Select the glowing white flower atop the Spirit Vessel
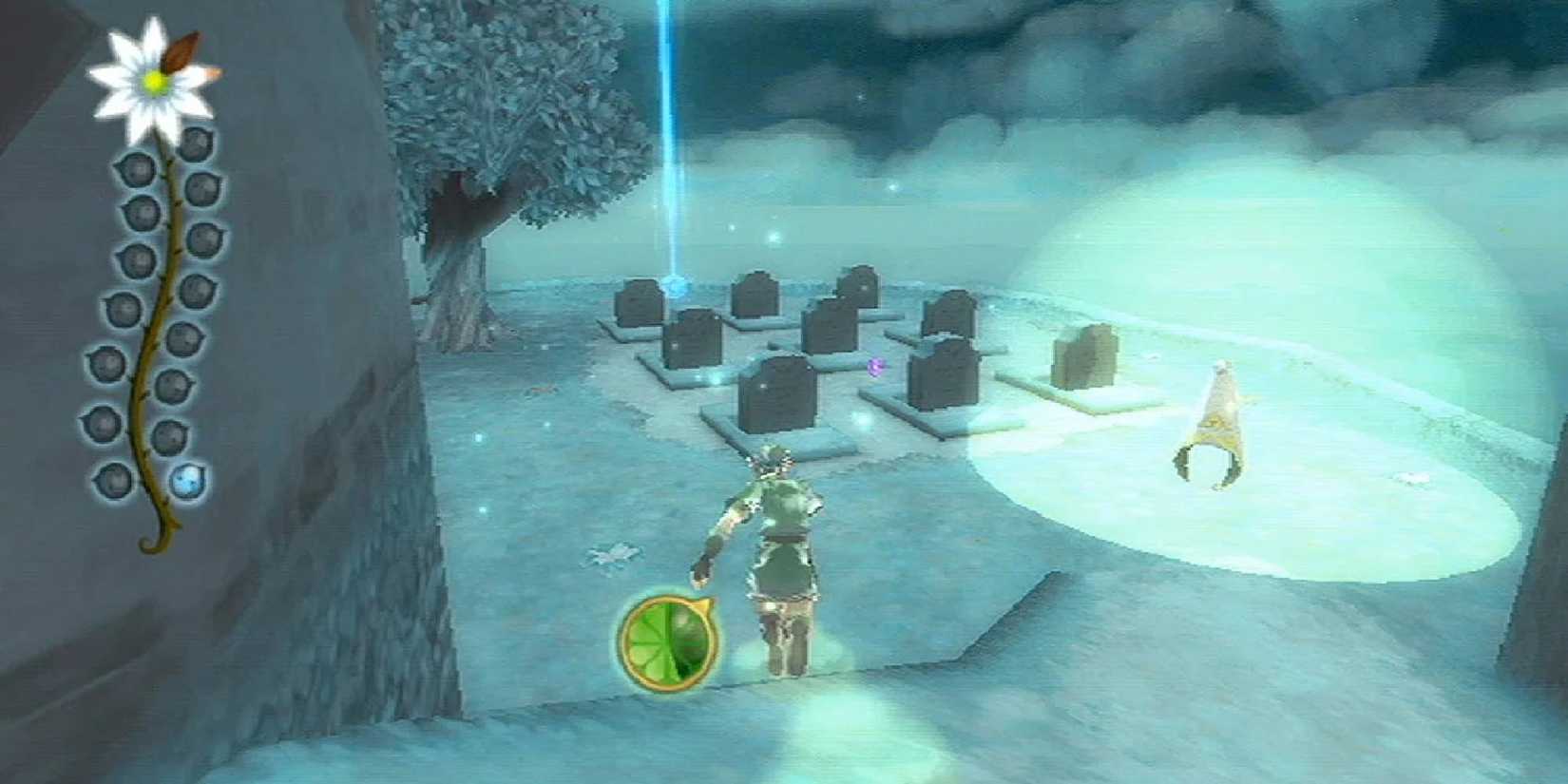This screenshot has width=1568, height=784. pos(153,81)
